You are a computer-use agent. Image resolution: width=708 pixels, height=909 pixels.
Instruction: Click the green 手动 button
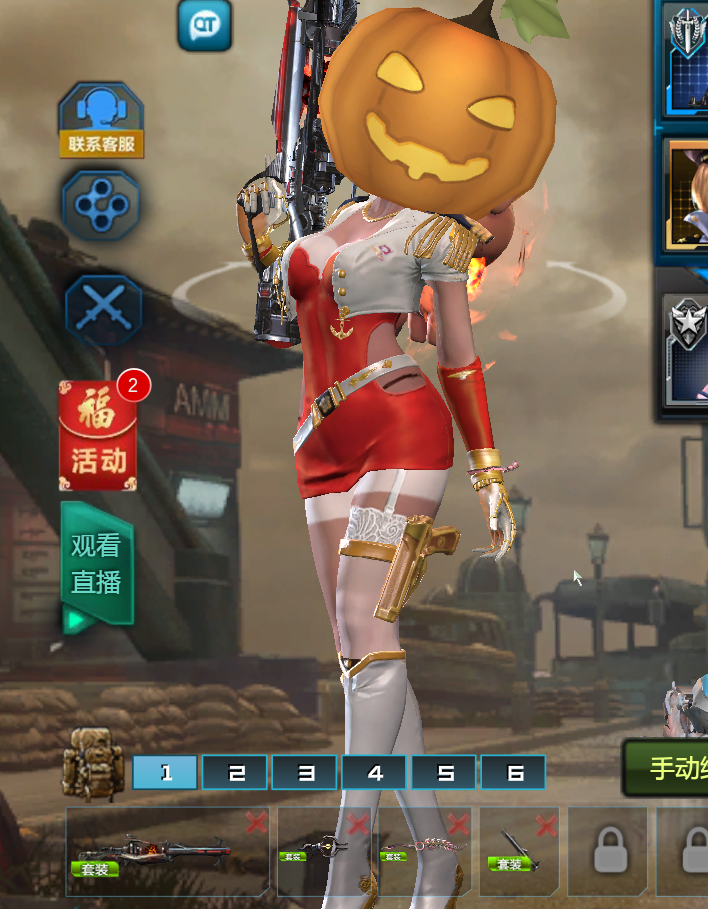pos(670,768)
